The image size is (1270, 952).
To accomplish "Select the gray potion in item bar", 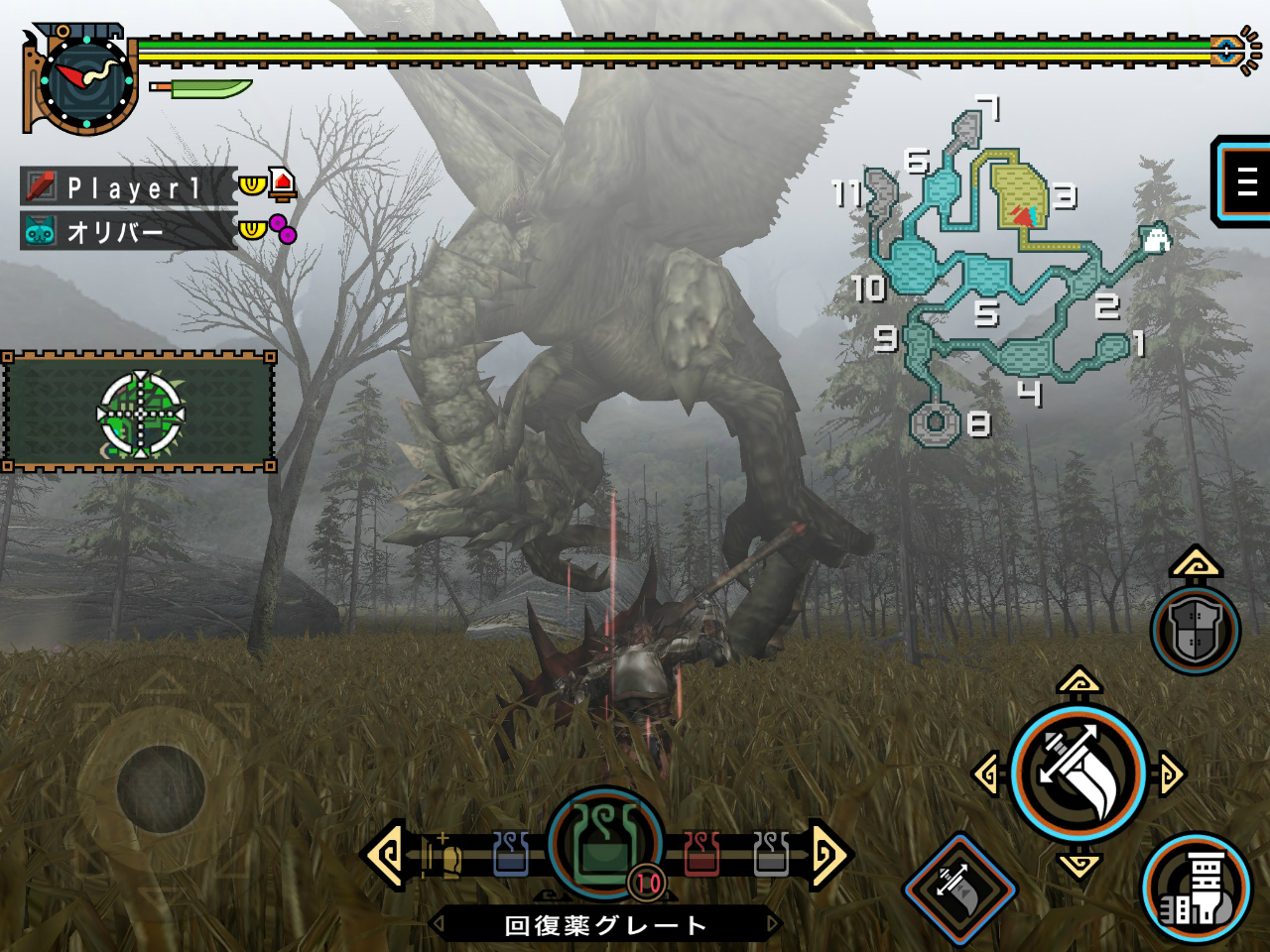I will coord(771,854).
